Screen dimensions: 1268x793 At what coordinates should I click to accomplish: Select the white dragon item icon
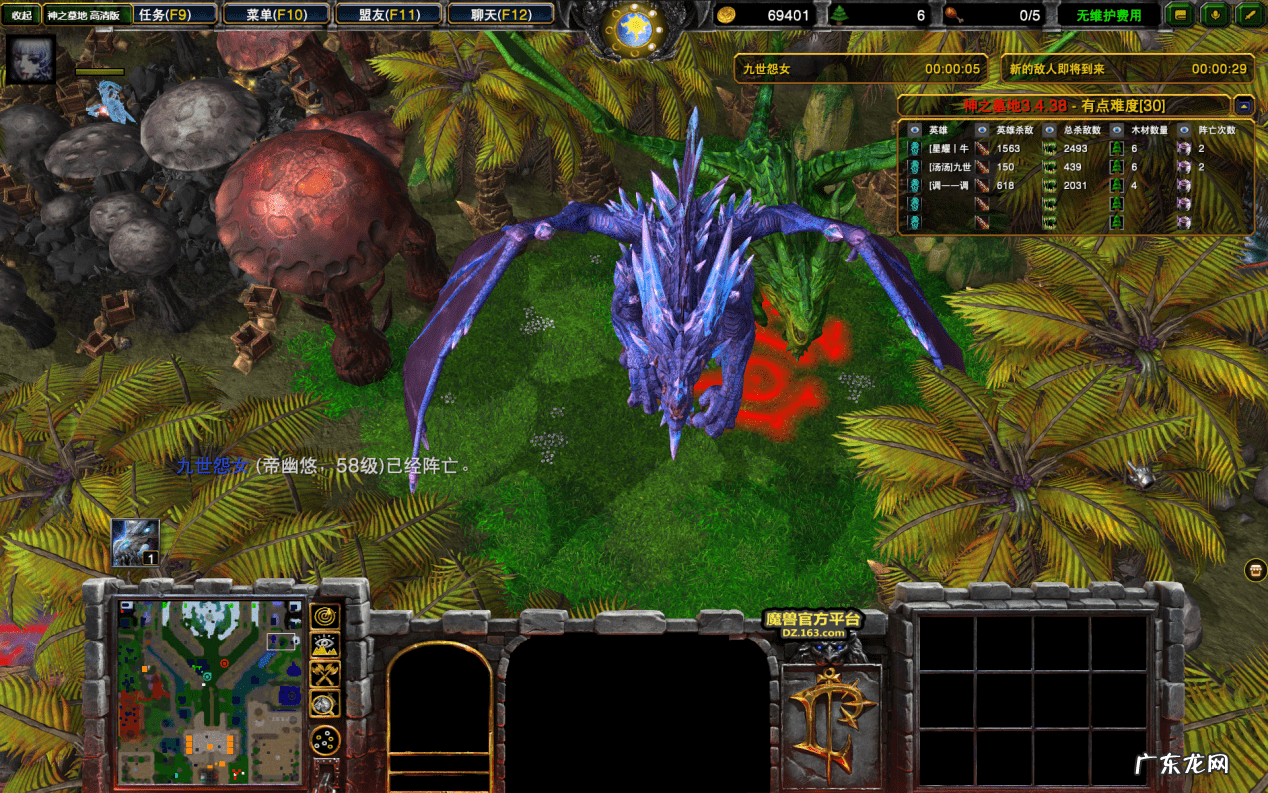point(135,543)
